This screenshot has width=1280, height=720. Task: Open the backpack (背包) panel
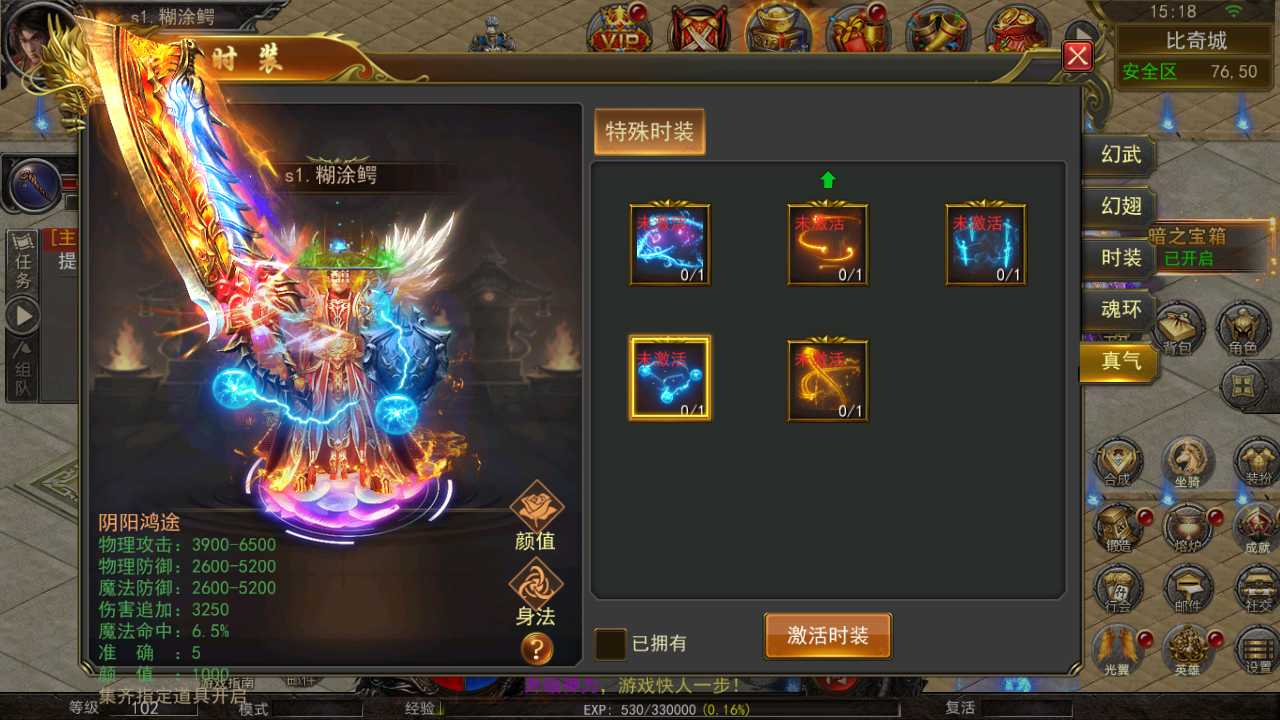(1178, 330)
